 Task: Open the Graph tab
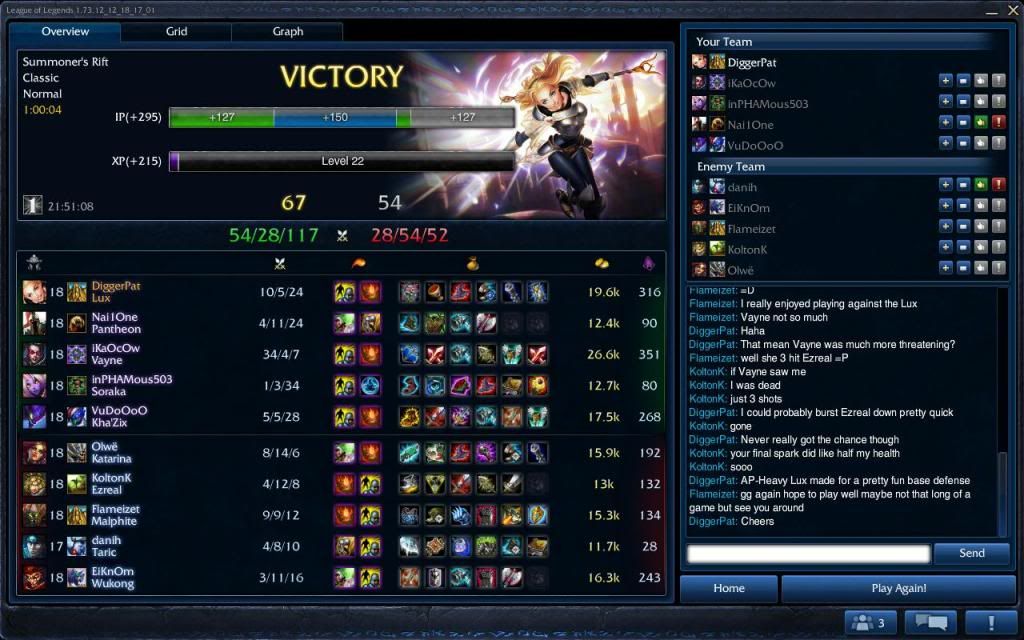point(288,32)
